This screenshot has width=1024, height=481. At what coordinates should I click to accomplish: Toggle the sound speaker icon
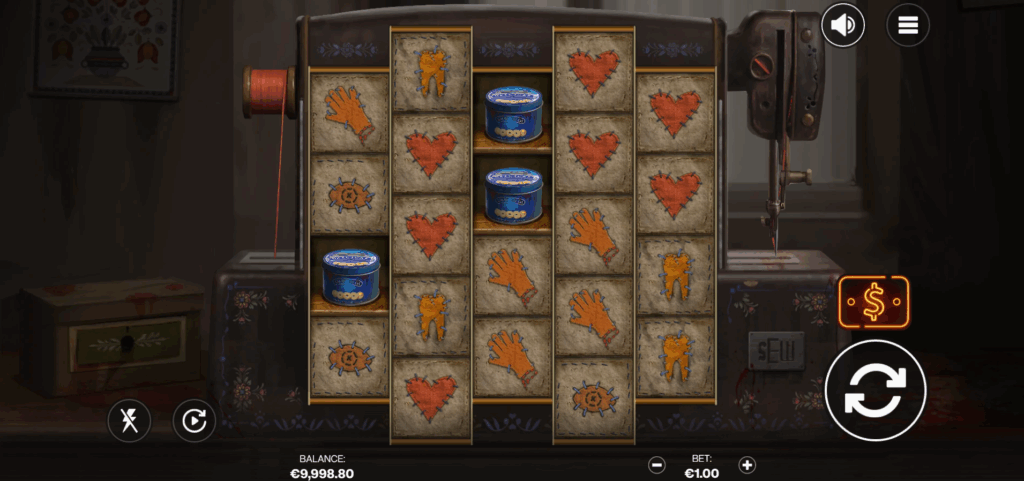coord(843,25)
